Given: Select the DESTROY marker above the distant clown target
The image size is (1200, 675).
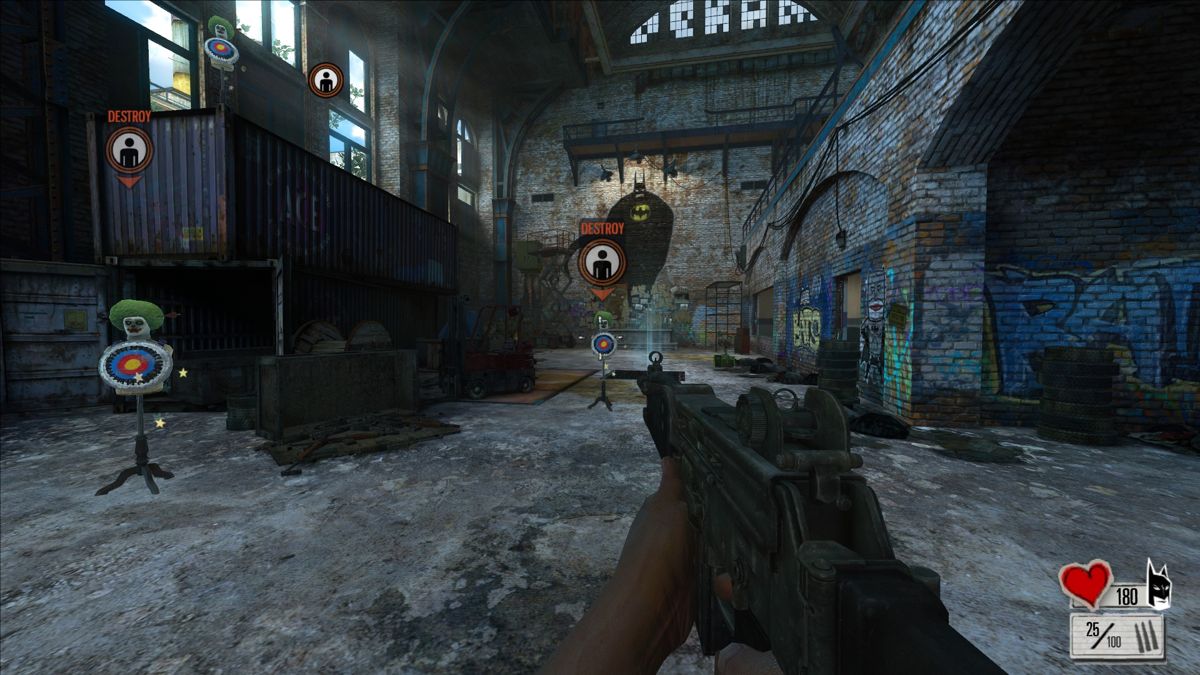Looking at the screenshot, I should pos(601,262).
